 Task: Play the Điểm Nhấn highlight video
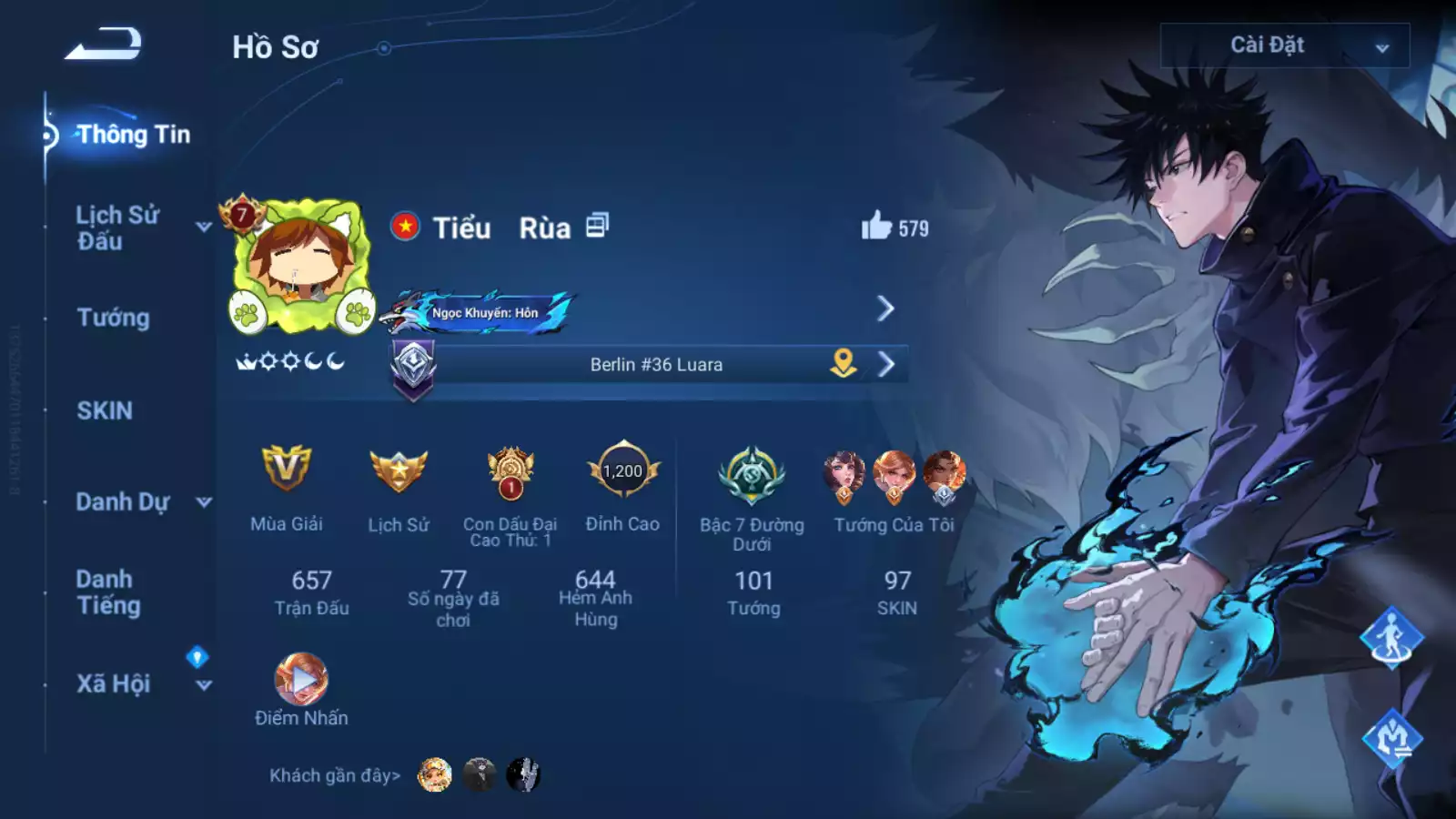(301, 679)
